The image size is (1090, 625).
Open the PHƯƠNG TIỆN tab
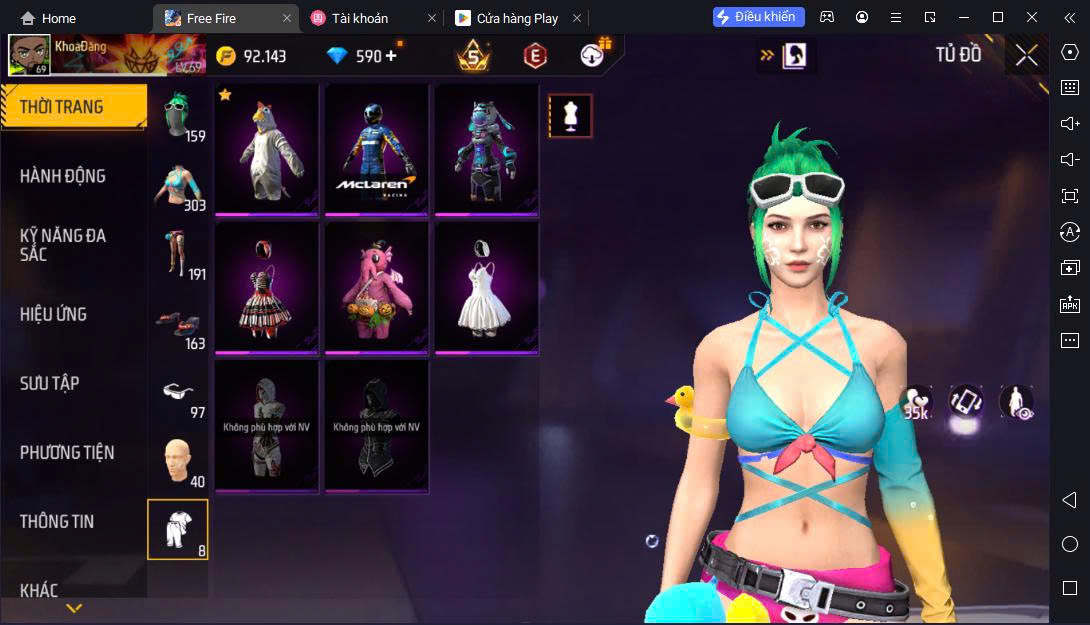(x=67, y=452)
